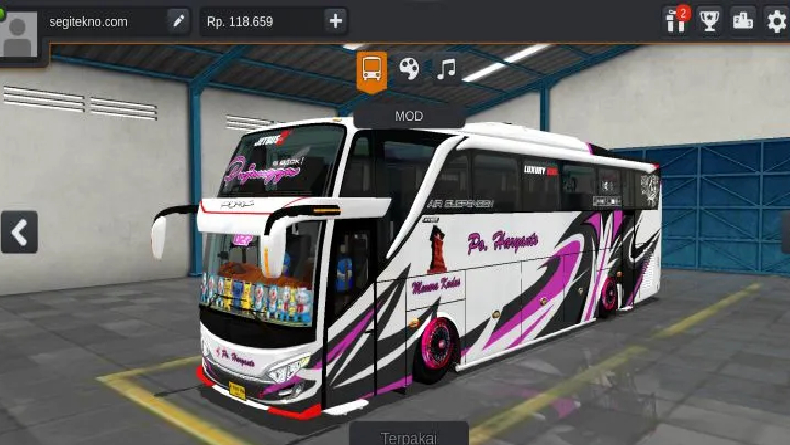The width and height of the screenshot is (790, 445).
Task: Edit the player name with the pencil
Action: click(x=178, y=21)
